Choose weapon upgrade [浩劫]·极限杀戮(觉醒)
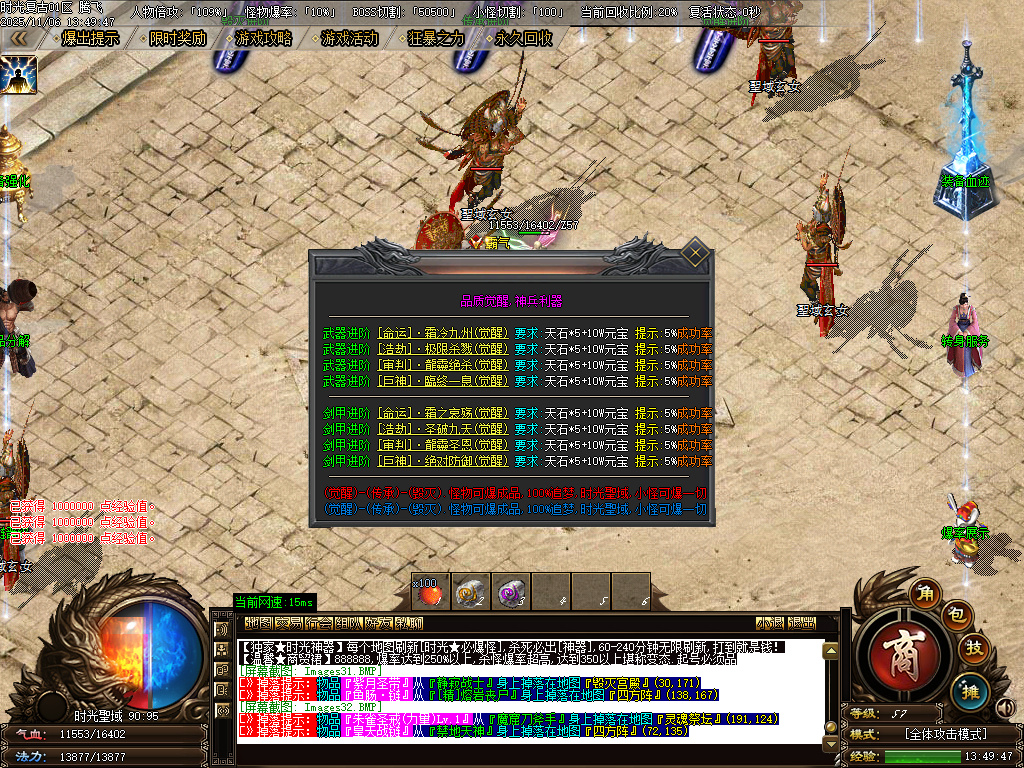The height and width of the screenshot is (768, 1024). coord(441,350)
